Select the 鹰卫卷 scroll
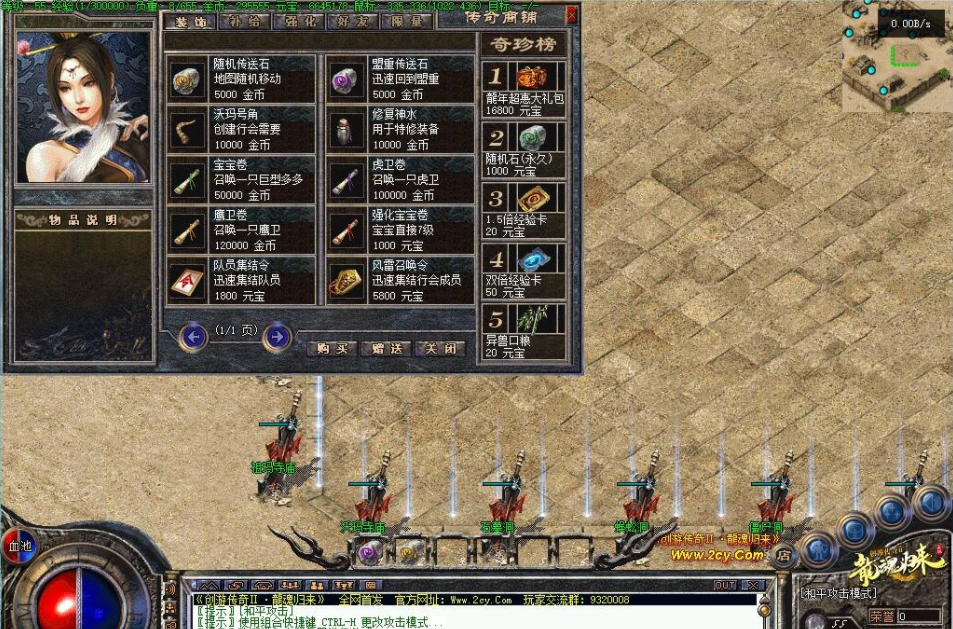Screen dimensions: 953x629 point(240,230)
